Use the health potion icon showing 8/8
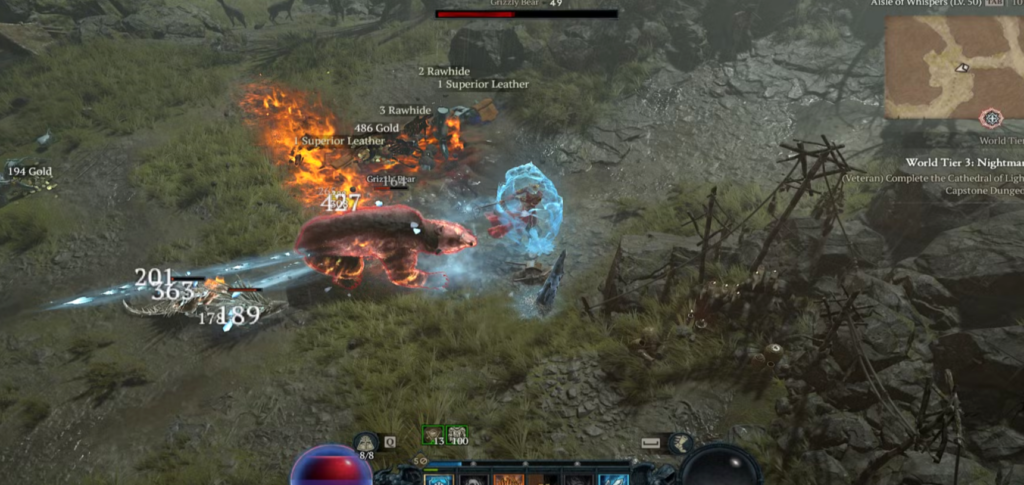Image resolution: width=1024 pixels, height=485 pixels. point(366,442)
